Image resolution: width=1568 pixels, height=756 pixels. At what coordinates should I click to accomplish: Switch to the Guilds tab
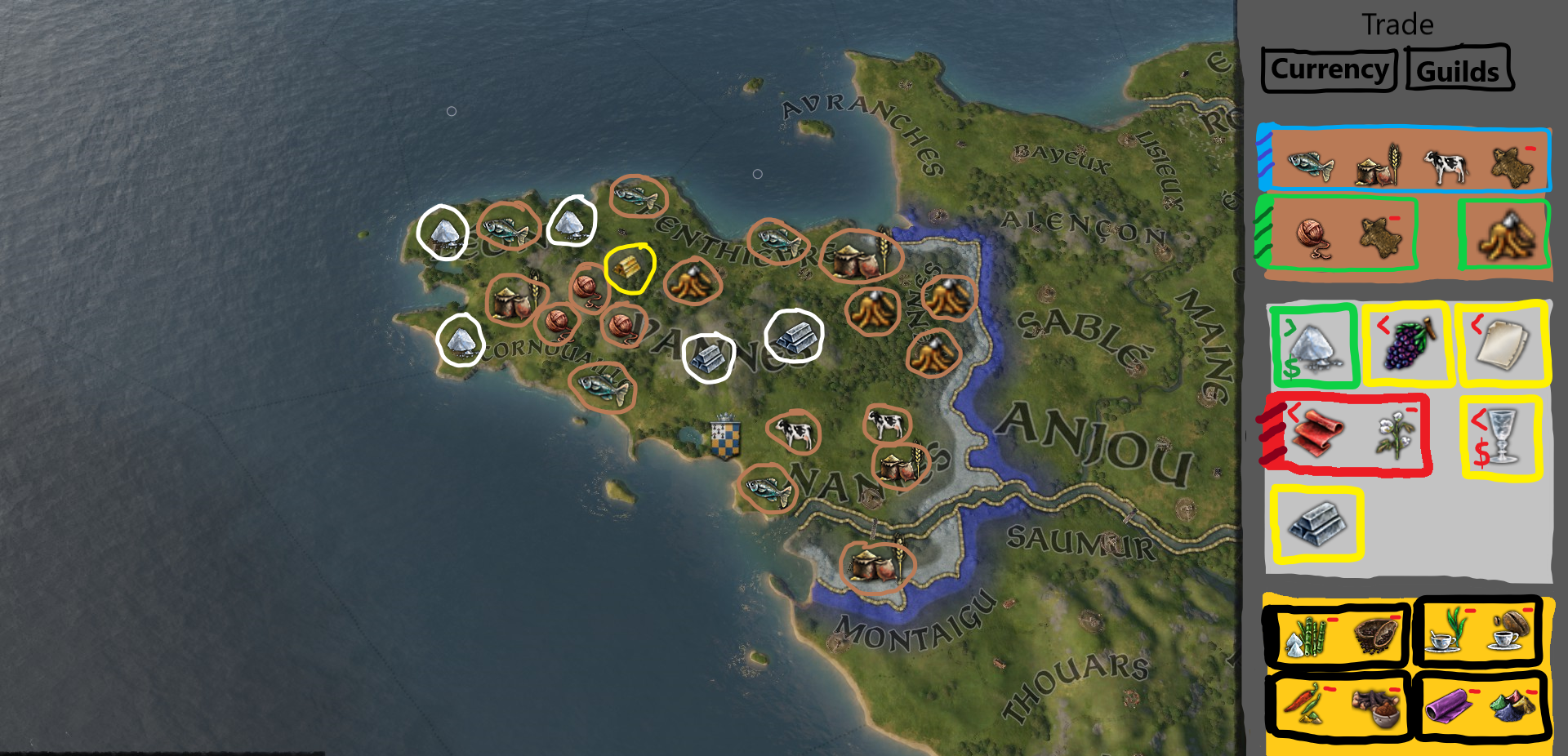(1459, 69)
